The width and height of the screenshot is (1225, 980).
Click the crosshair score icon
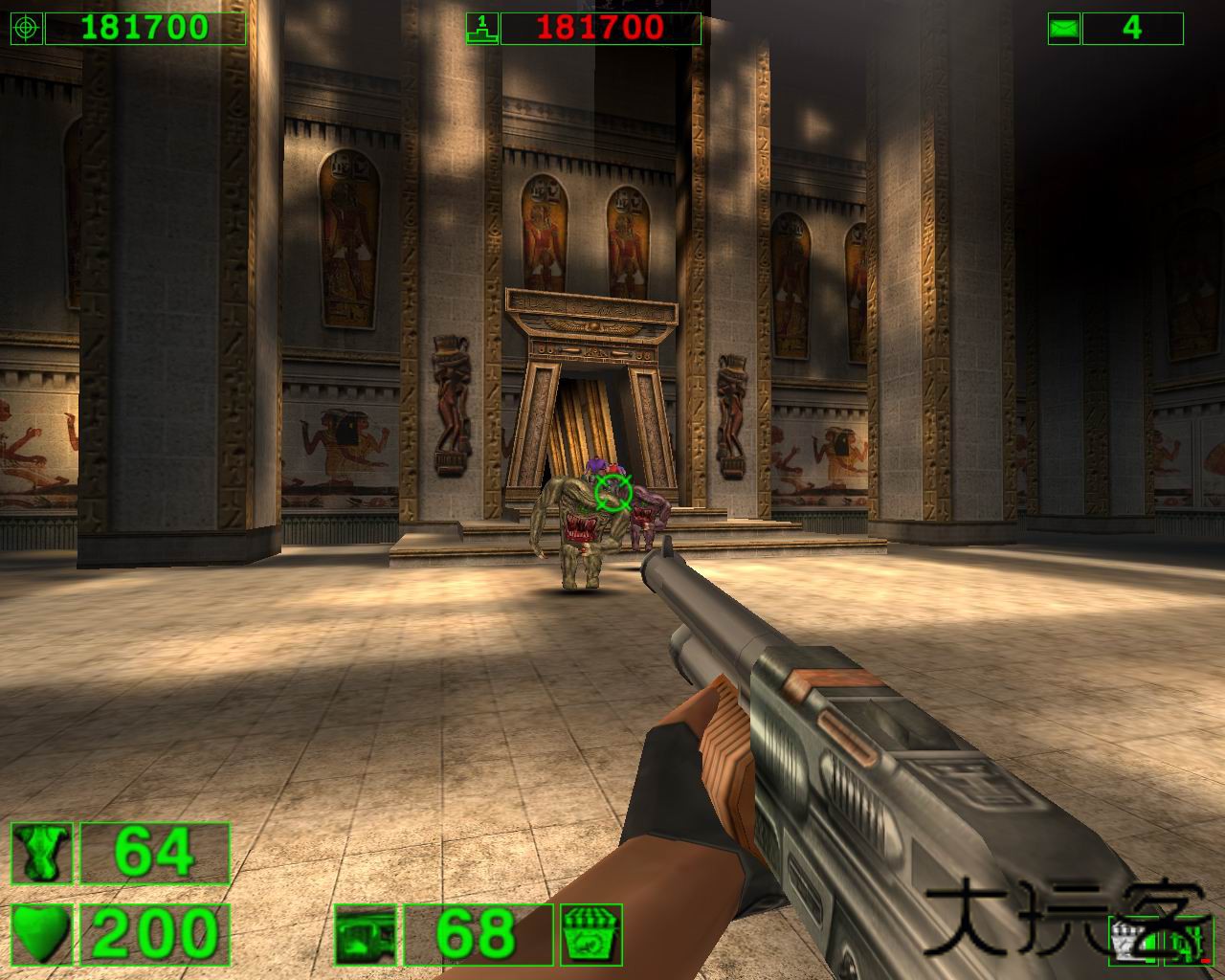26,29
